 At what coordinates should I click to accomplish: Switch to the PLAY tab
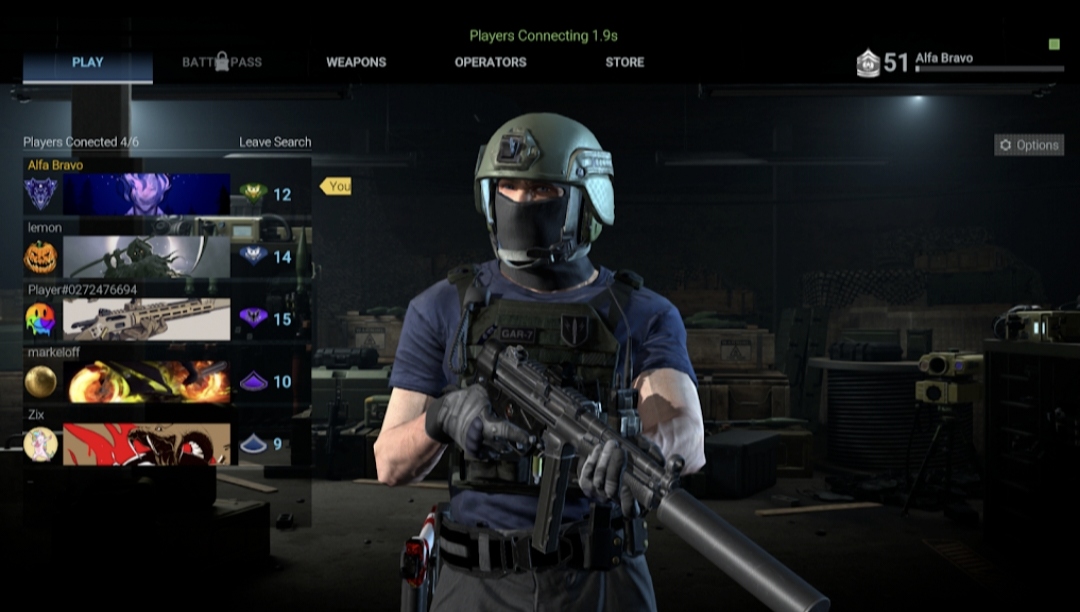point(87,63)
